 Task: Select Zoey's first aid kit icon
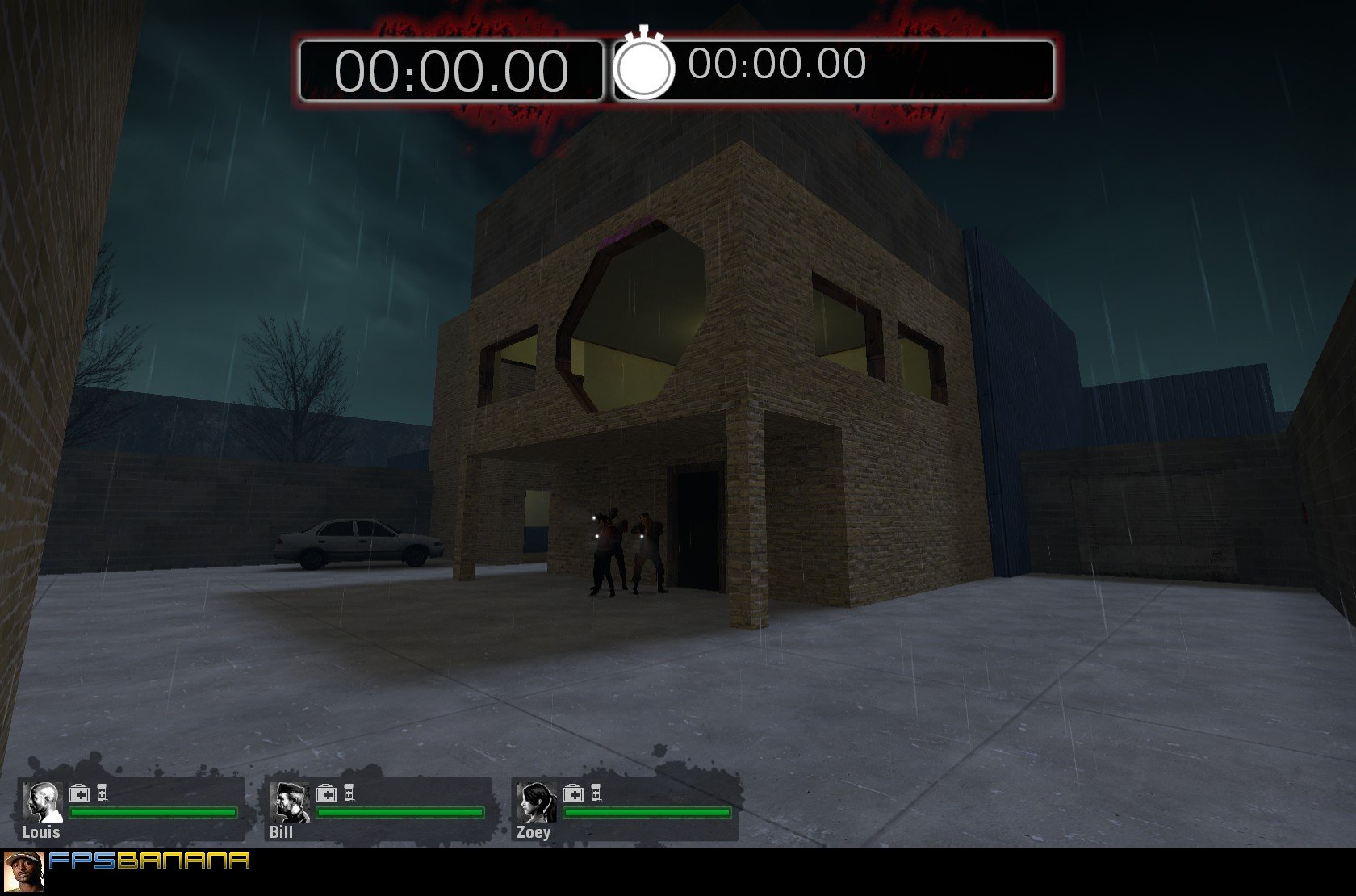coord(575,793)
